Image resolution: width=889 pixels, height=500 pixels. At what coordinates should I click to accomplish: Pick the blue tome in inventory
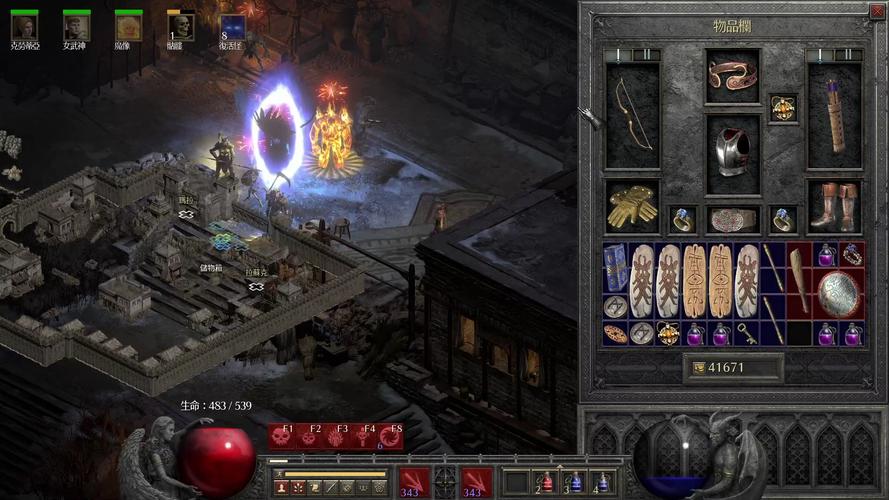(x=615, y=268)
